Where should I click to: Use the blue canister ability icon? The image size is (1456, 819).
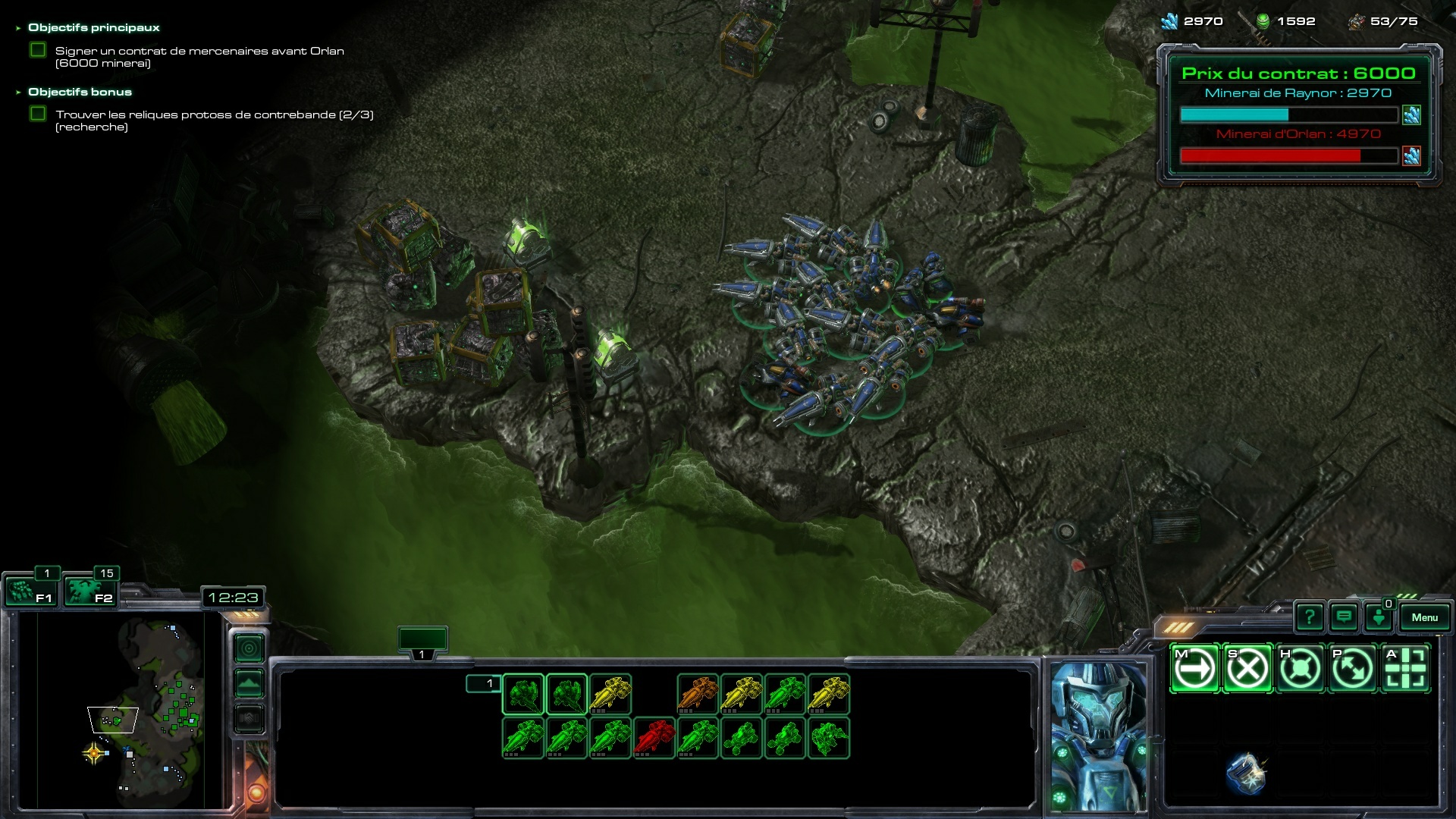[x=1246, y=773]
